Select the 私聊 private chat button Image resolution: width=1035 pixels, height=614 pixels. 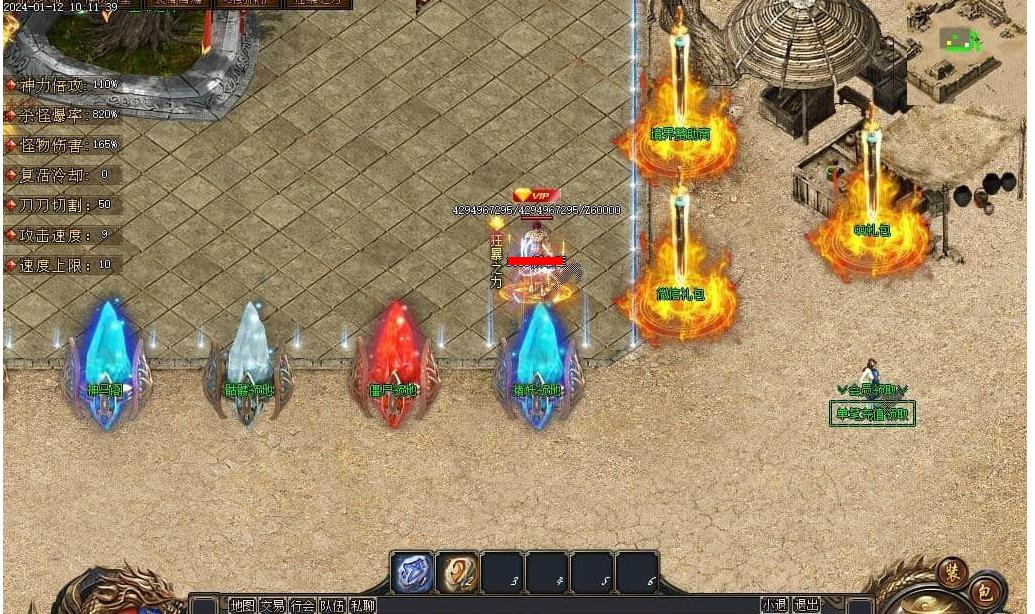point(362,605)
